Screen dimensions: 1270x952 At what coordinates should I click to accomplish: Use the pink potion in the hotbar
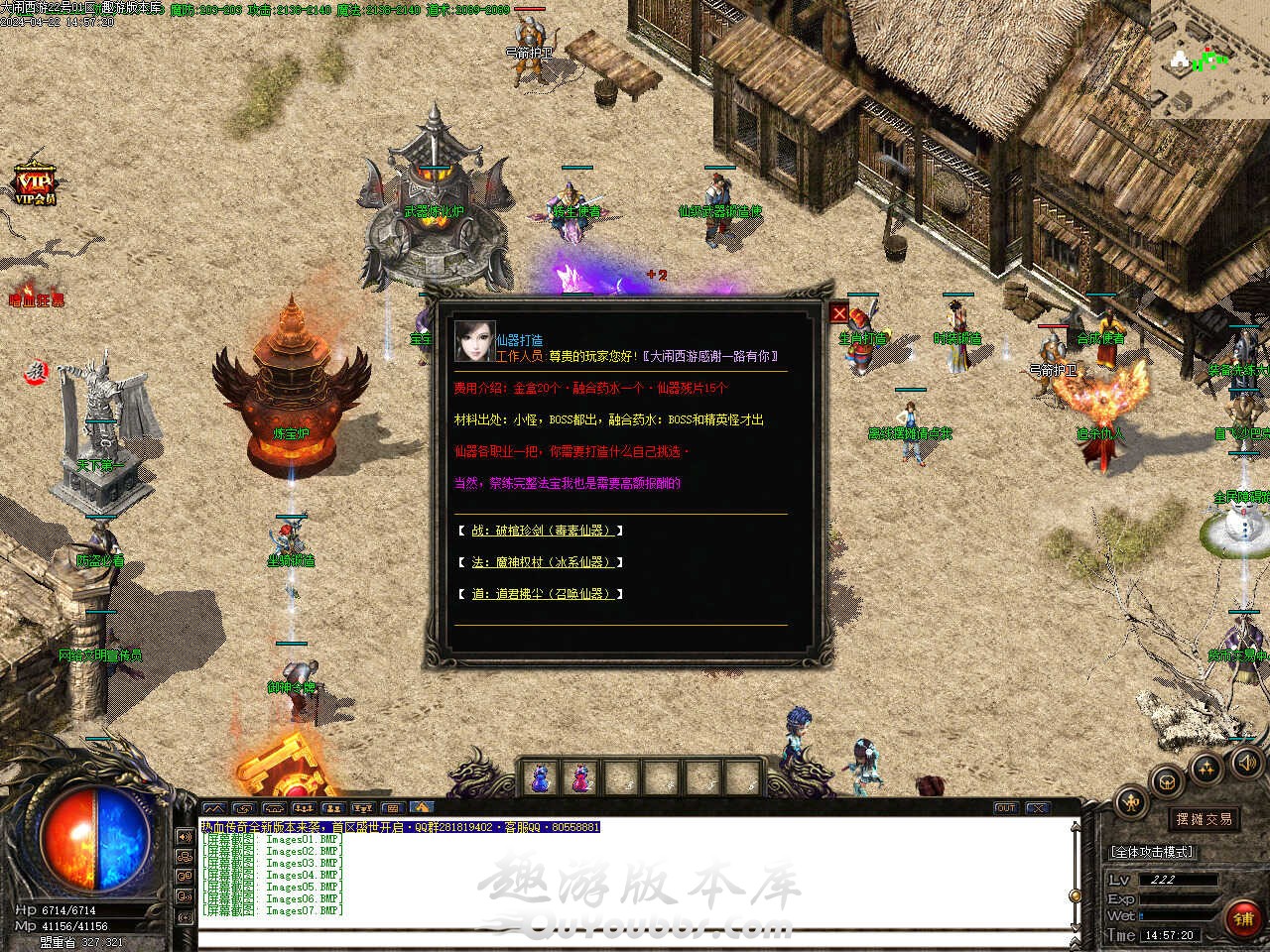pyautogui.click(x=579, y=777)
